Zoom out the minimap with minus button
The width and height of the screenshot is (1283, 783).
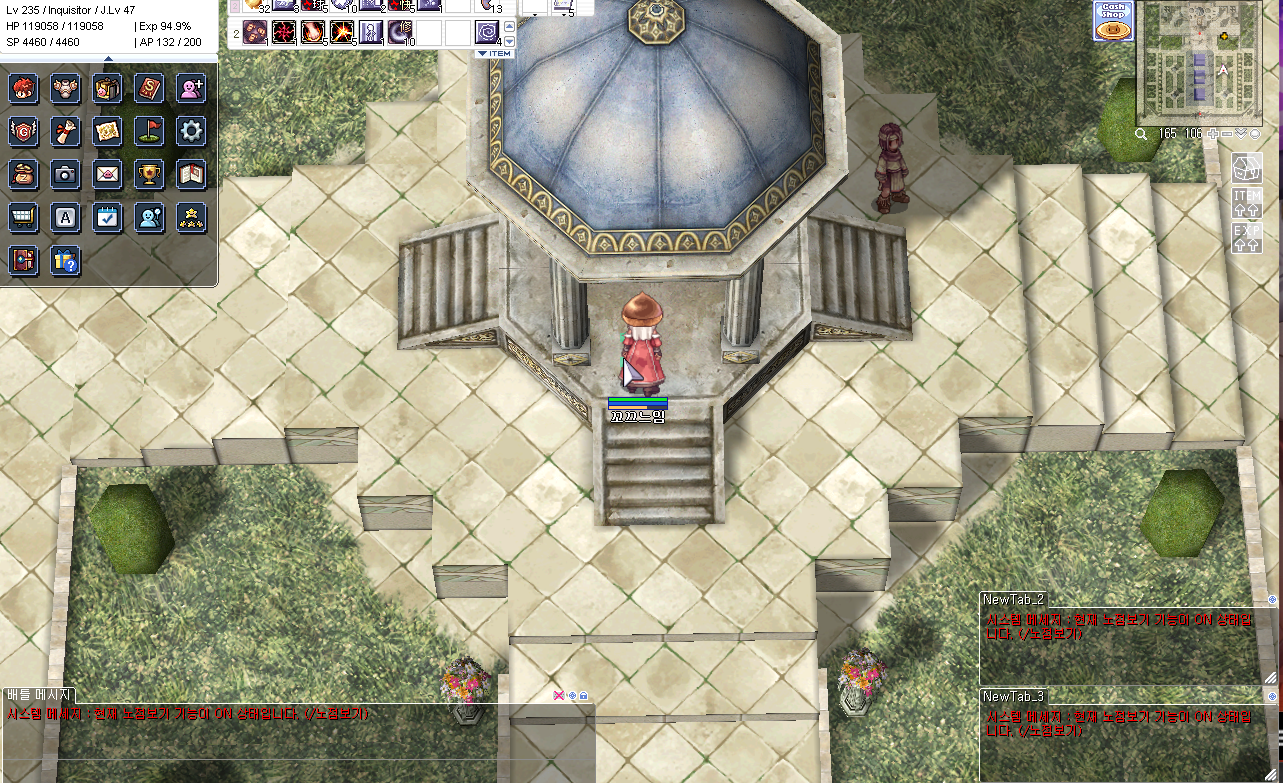1227,133
